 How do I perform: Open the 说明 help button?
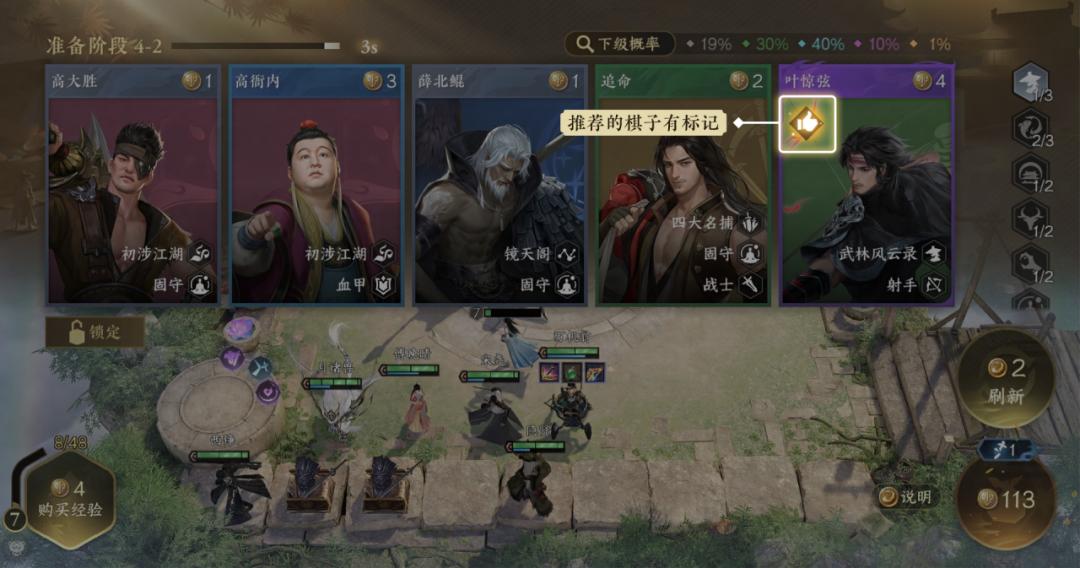coord(905,496)
